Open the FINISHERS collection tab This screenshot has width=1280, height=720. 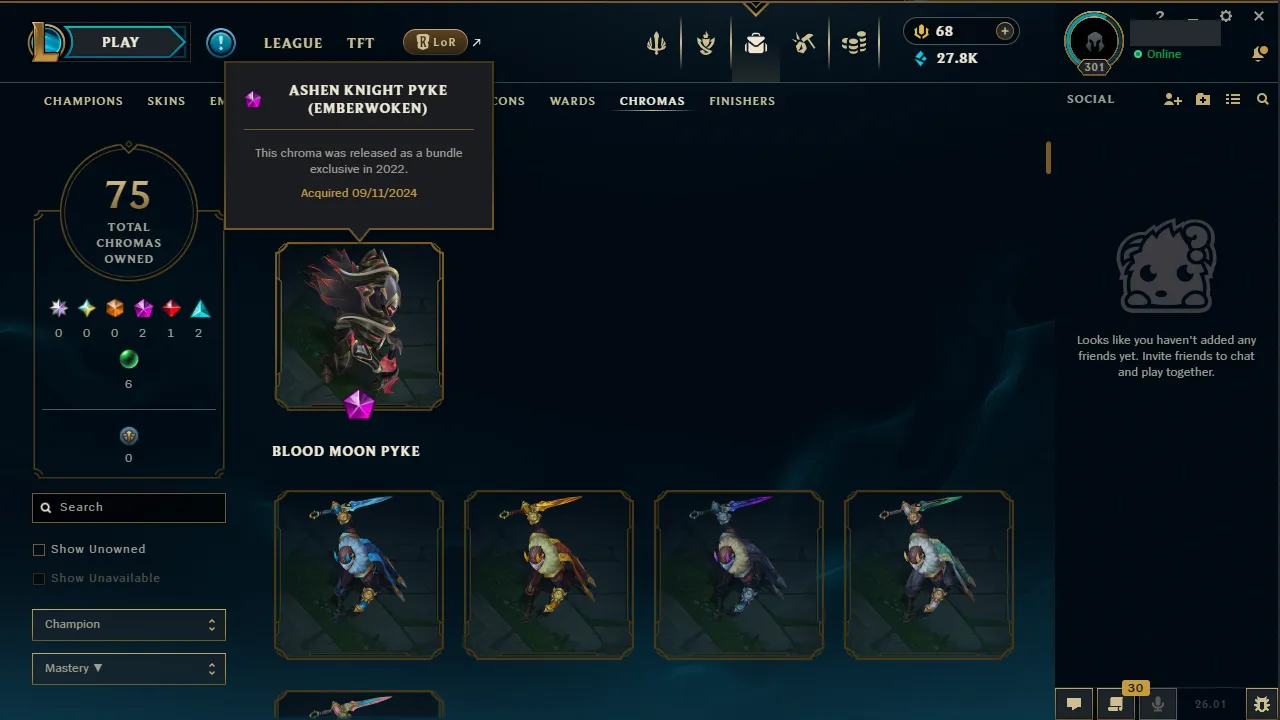point(742,101)
